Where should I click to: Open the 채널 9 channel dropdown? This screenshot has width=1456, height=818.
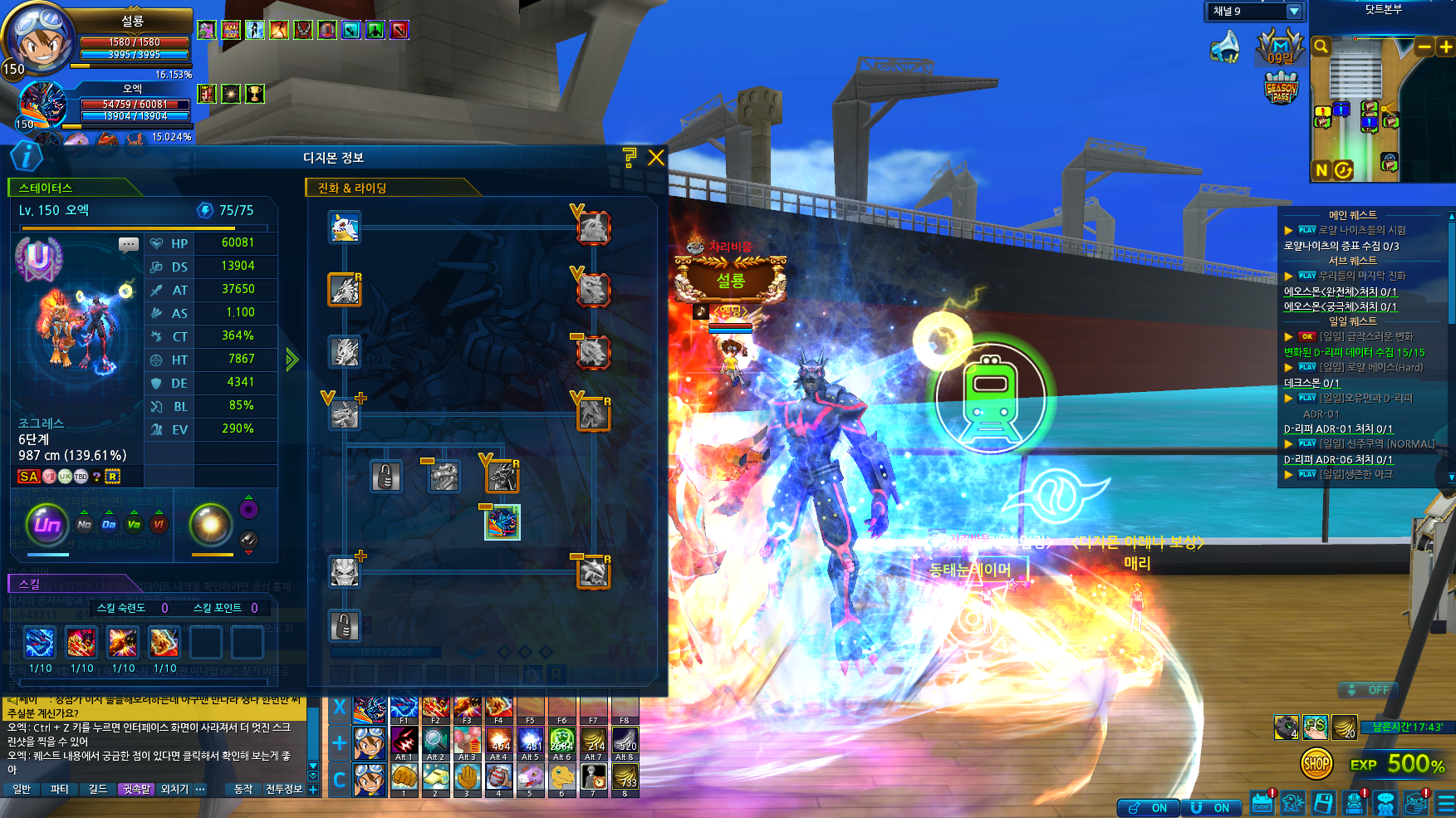tap(1293, 12)
